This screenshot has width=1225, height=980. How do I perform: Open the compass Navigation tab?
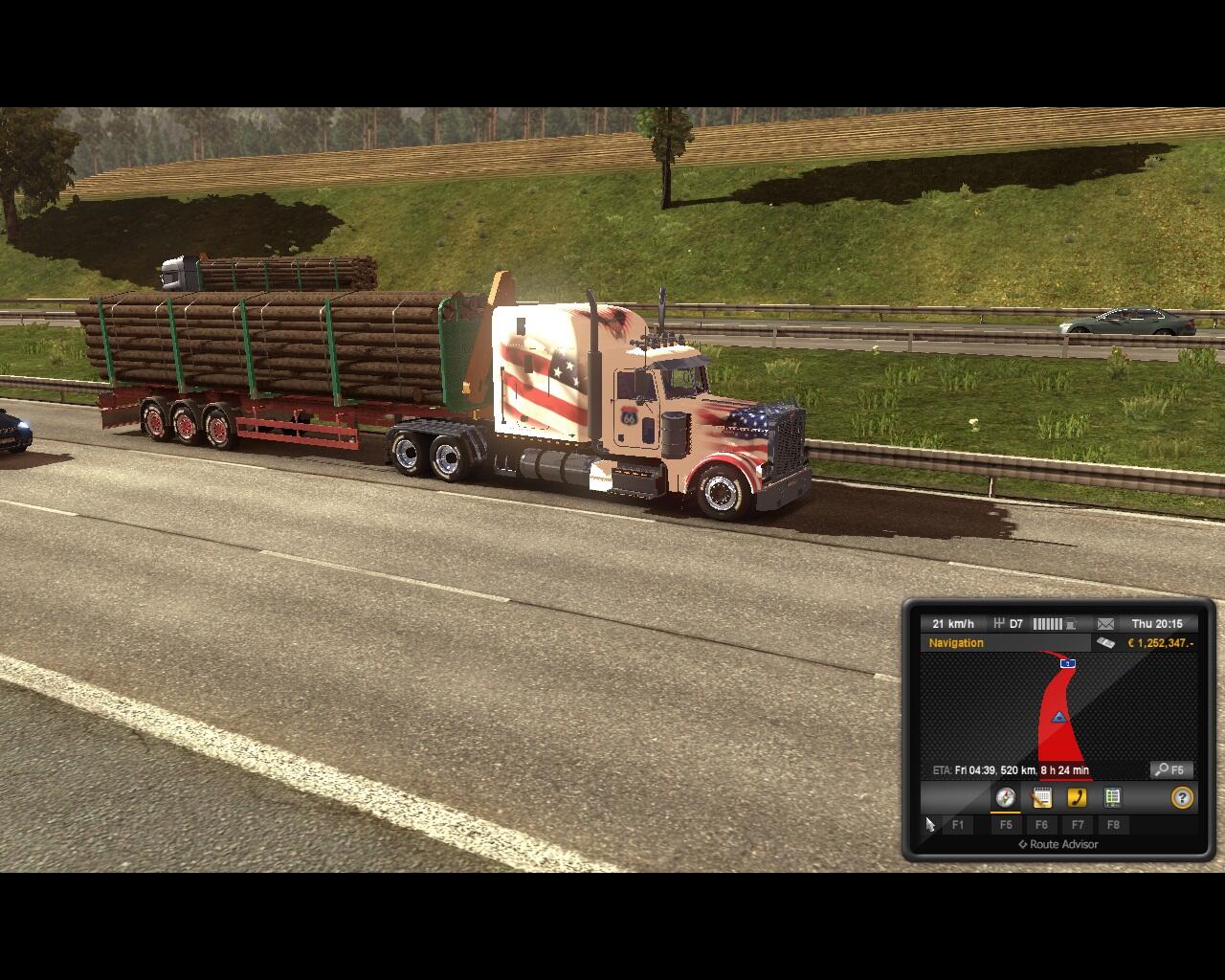(1005, 798)
